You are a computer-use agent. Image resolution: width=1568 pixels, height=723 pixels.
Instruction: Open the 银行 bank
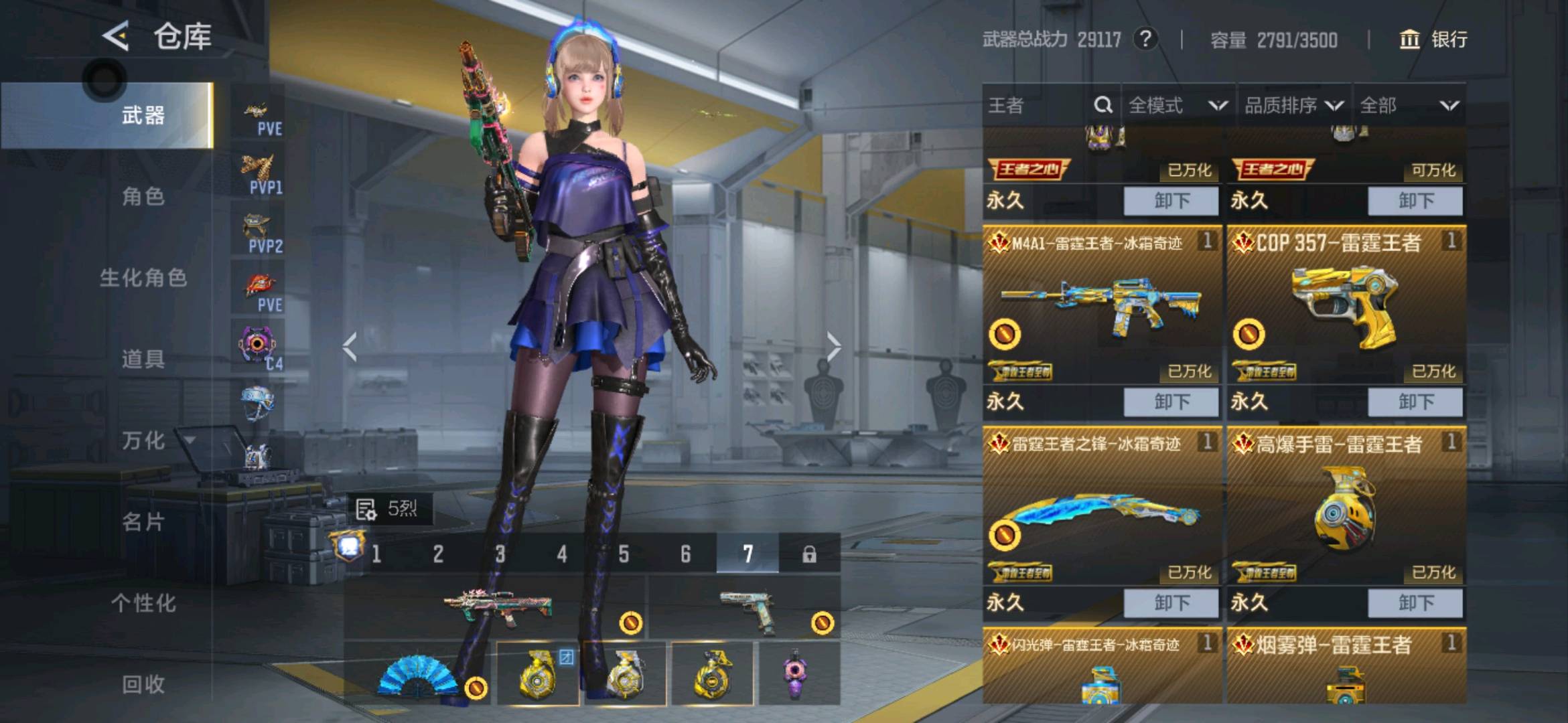click(x=1433, y=39)
